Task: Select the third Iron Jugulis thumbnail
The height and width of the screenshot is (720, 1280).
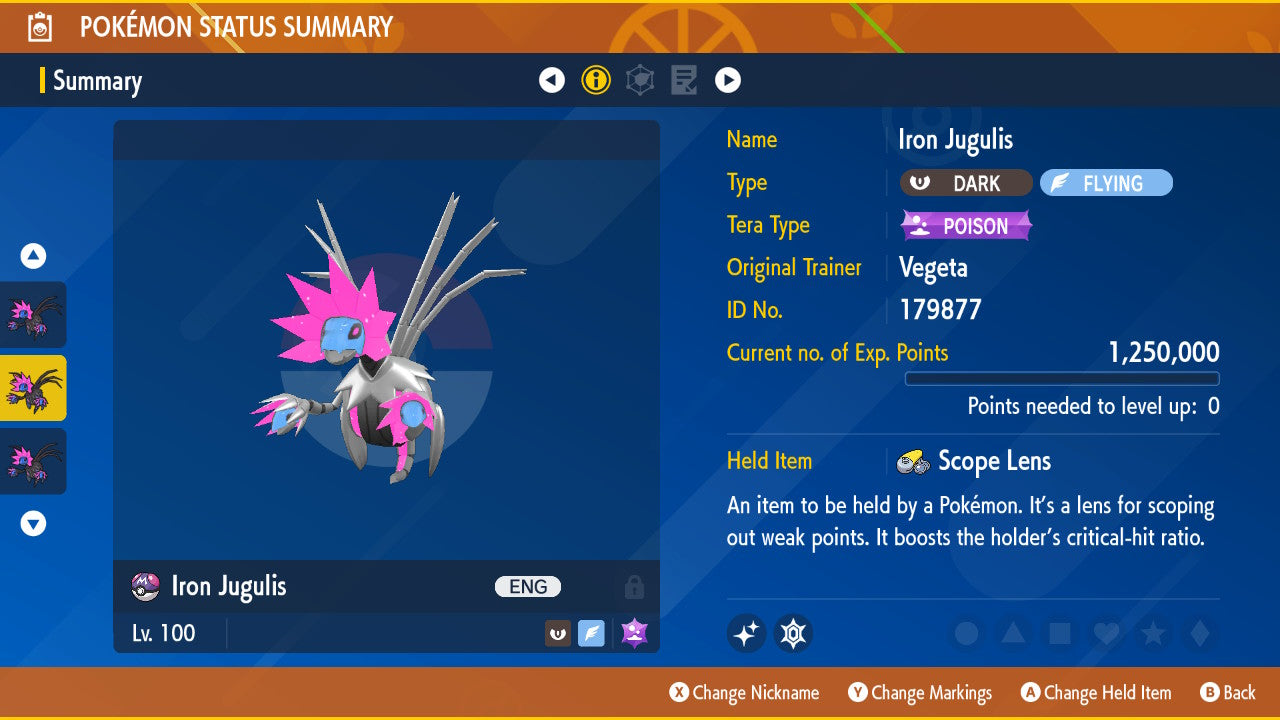Action: pos(34,461)
